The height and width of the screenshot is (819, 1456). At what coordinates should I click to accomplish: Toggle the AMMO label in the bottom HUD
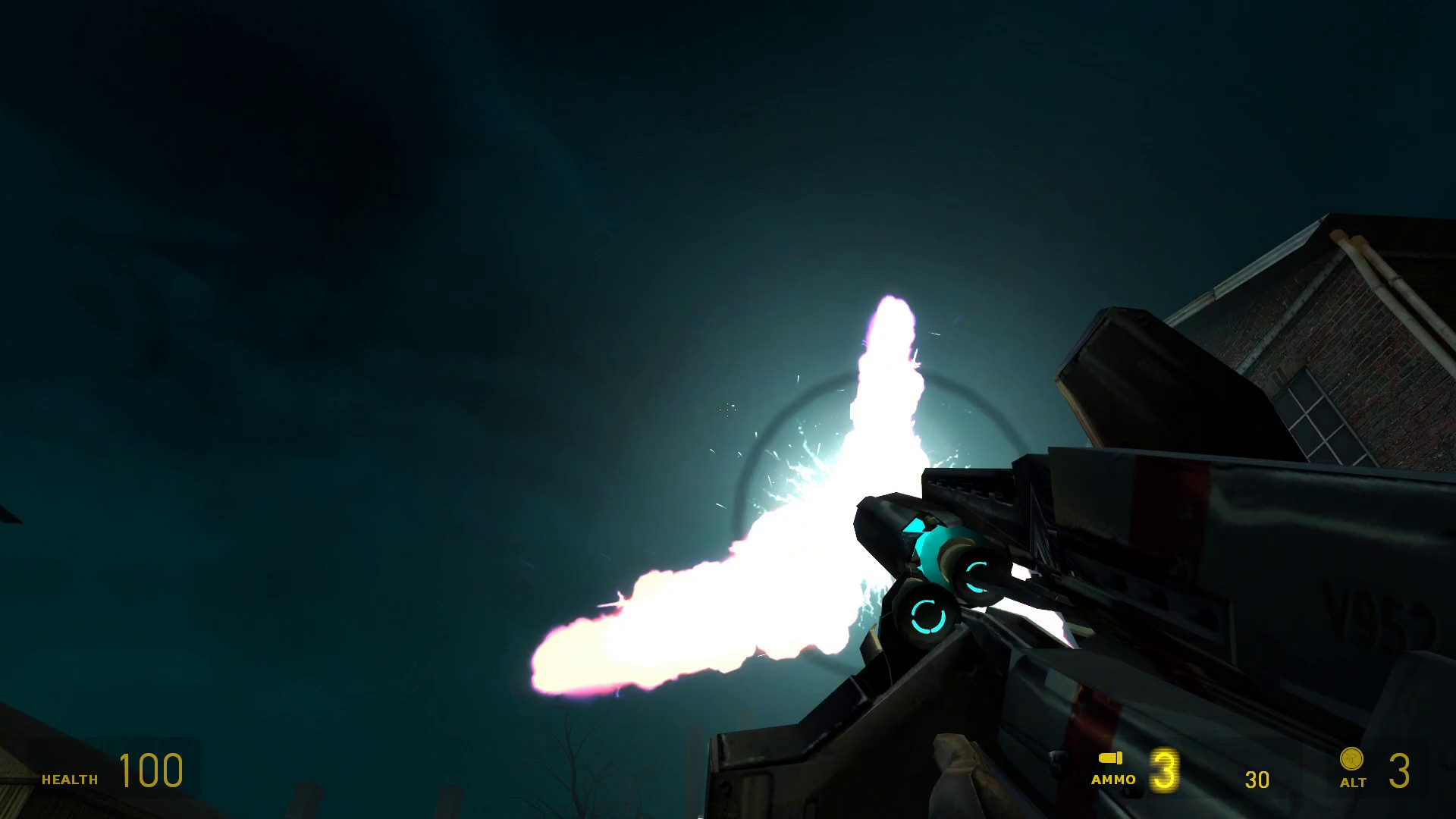click(x=1115, y=781)
